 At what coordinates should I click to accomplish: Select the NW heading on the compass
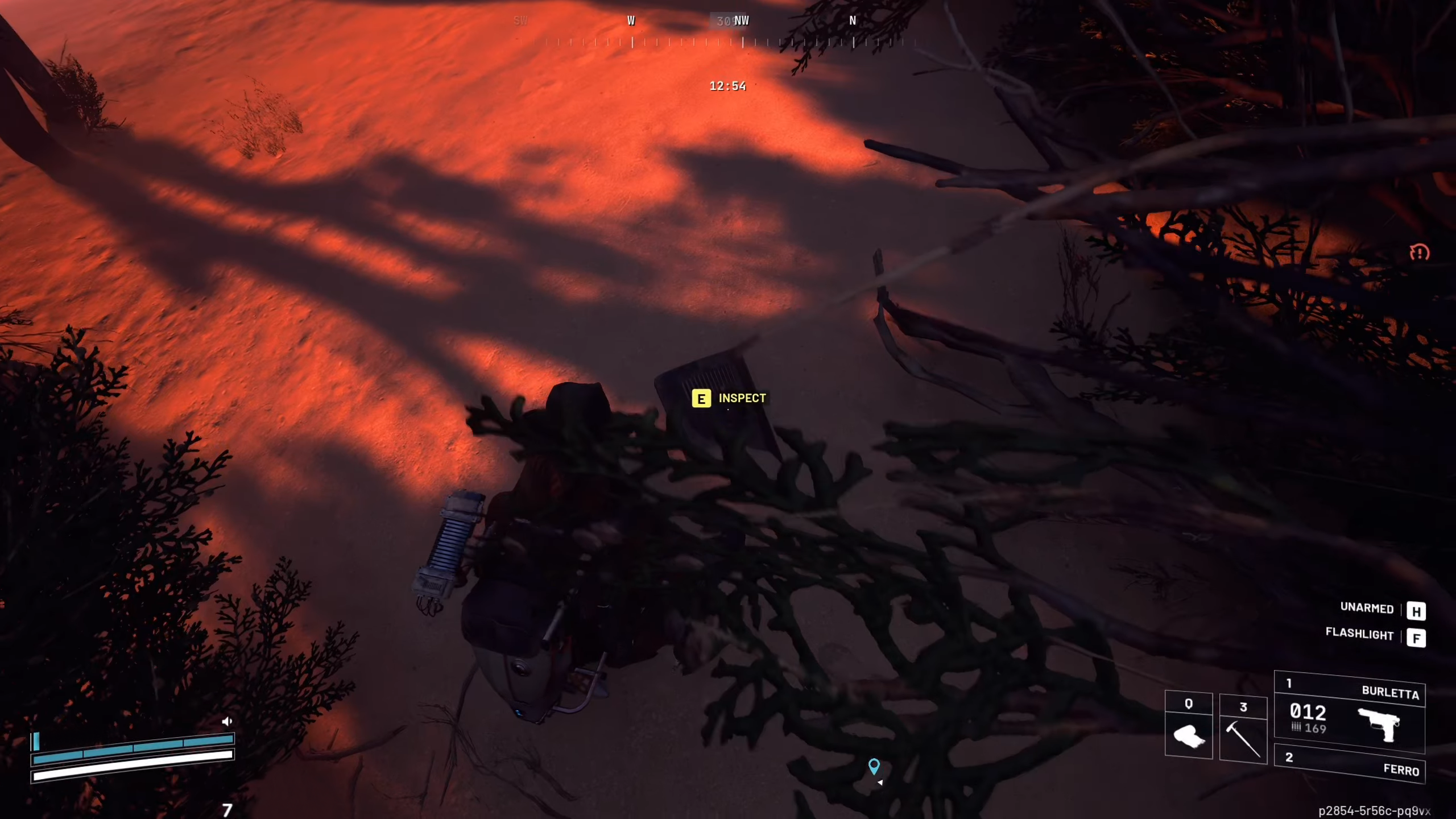point(741,20)
